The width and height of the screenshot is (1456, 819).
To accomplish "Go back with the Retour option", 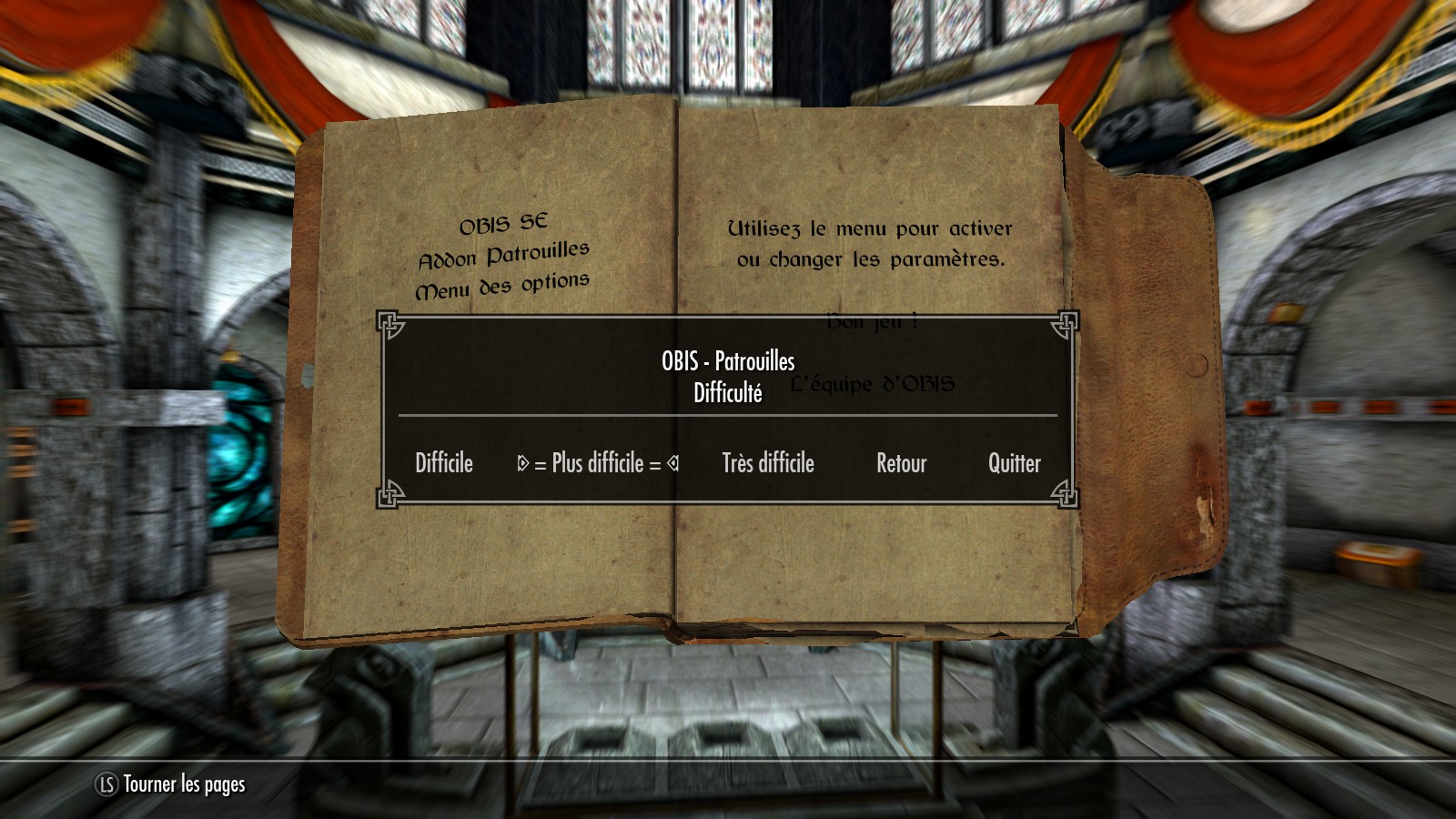I will tap(901, 463).
